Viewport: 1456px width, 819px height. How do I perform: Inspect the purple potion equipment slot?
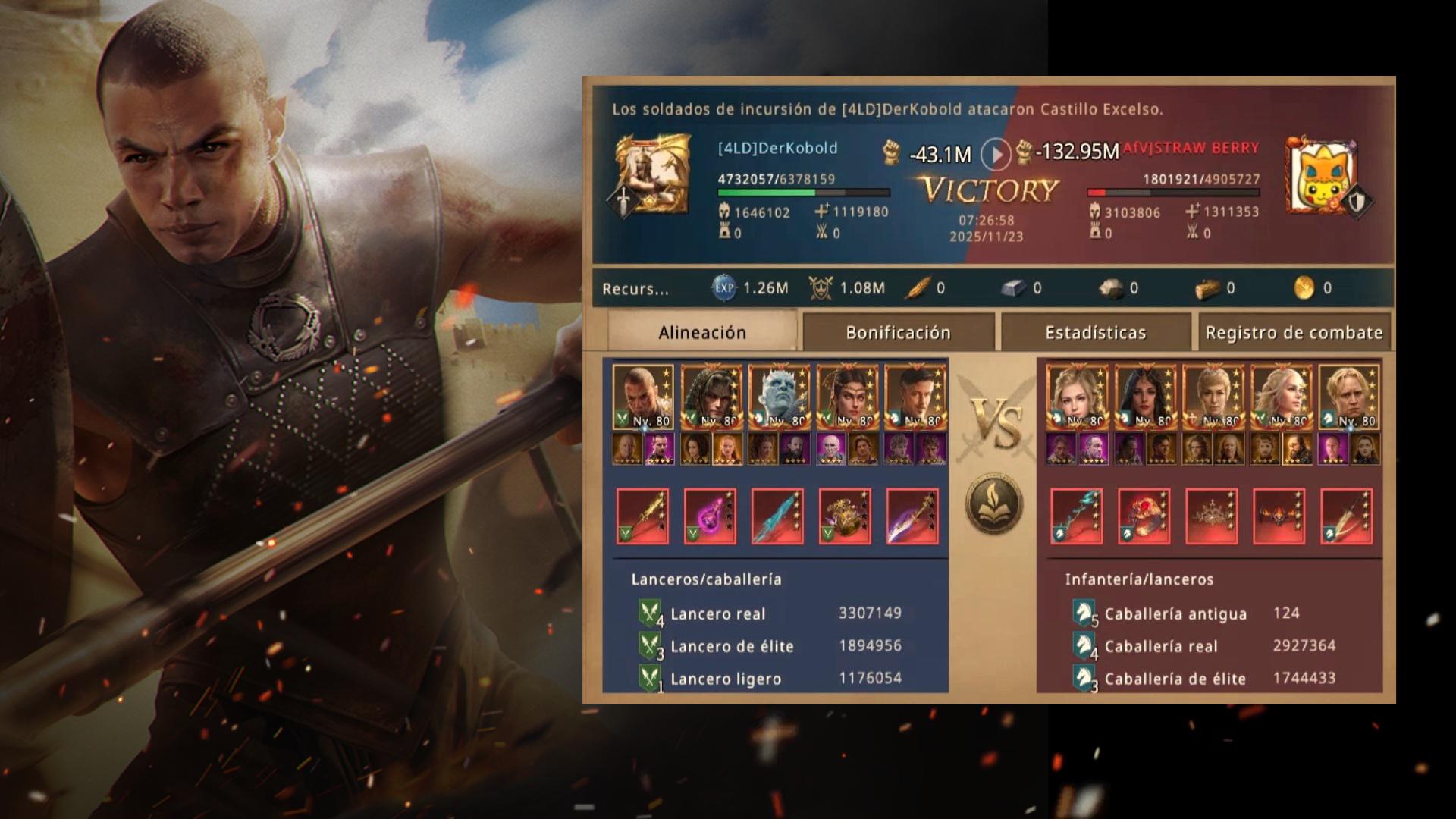coord(710,516)
